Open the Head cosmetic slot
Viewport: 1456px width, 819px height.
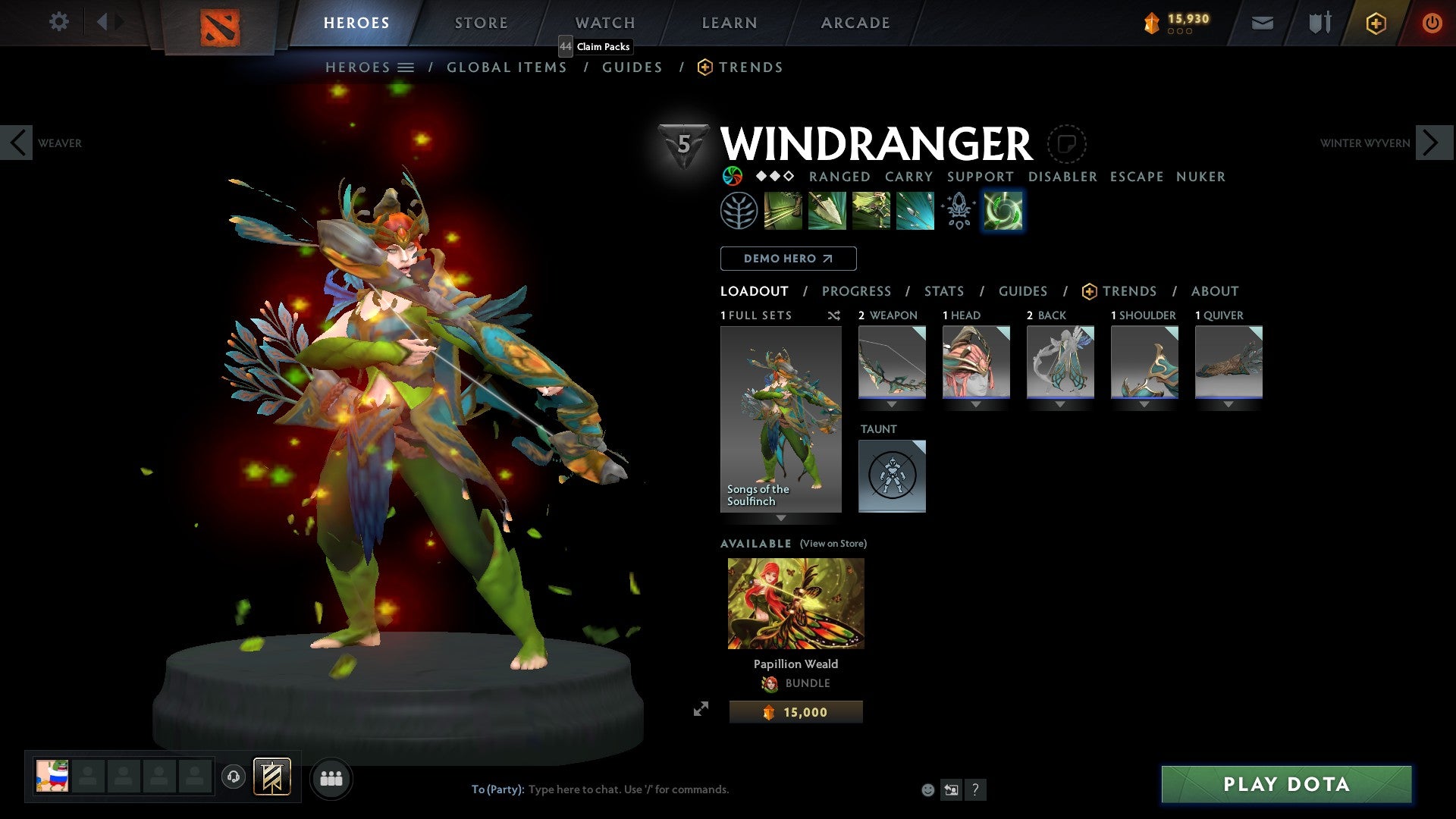976,362
